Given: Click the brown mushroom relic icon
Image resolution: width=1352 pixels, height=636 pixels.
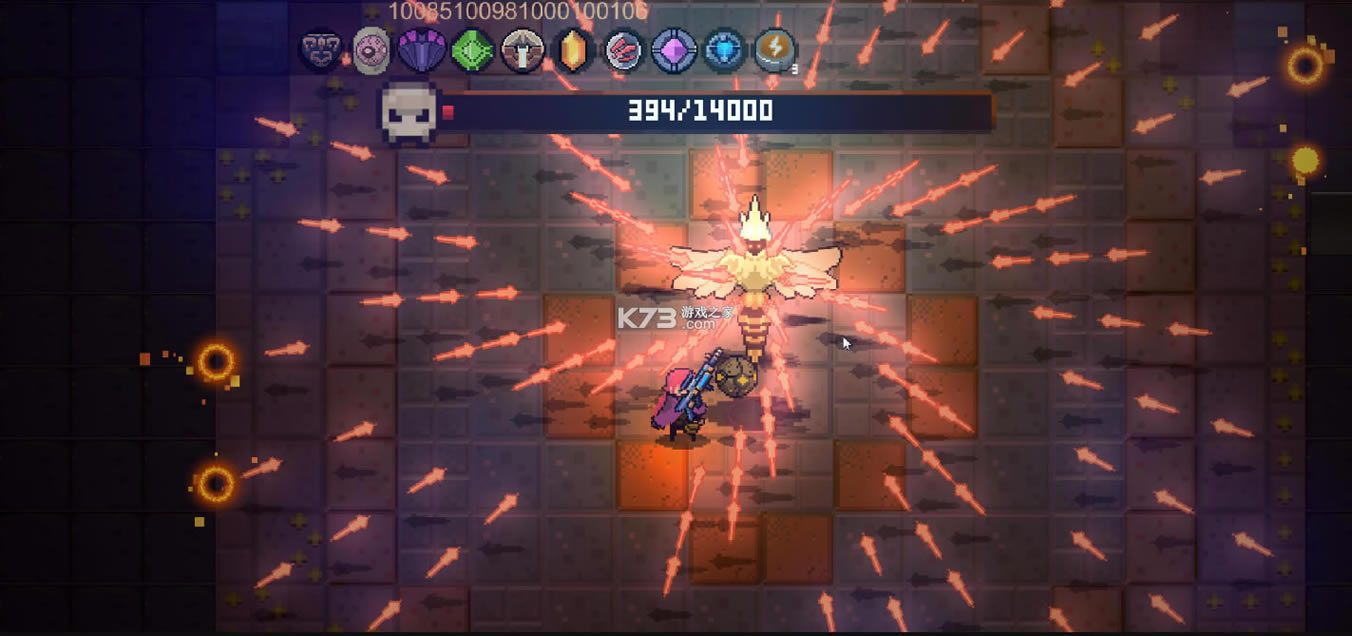Looking at the screenshot, I should (522, 50).
